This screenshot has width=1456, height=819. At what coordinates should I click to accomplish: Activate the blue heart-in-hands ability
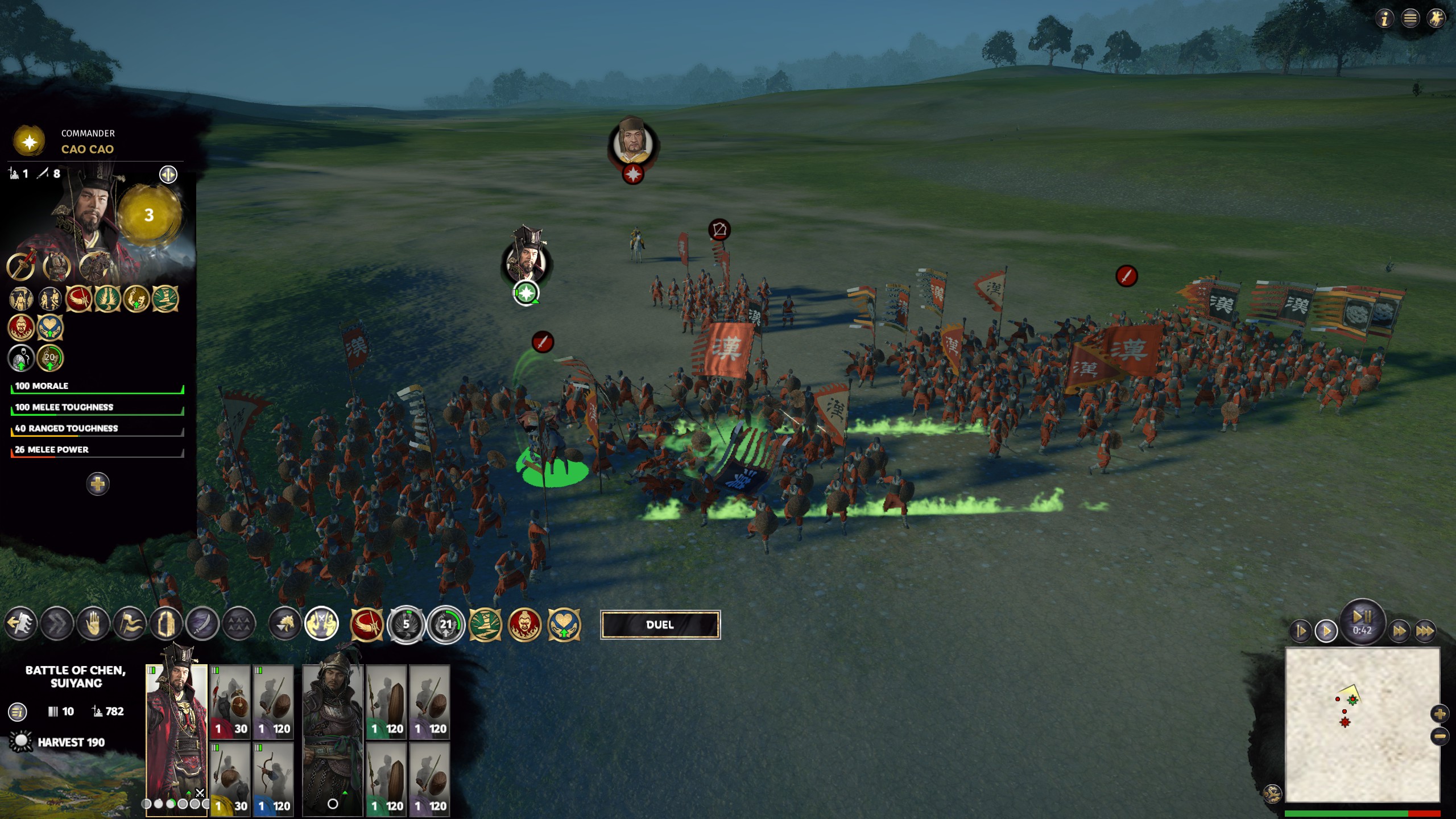564,625
